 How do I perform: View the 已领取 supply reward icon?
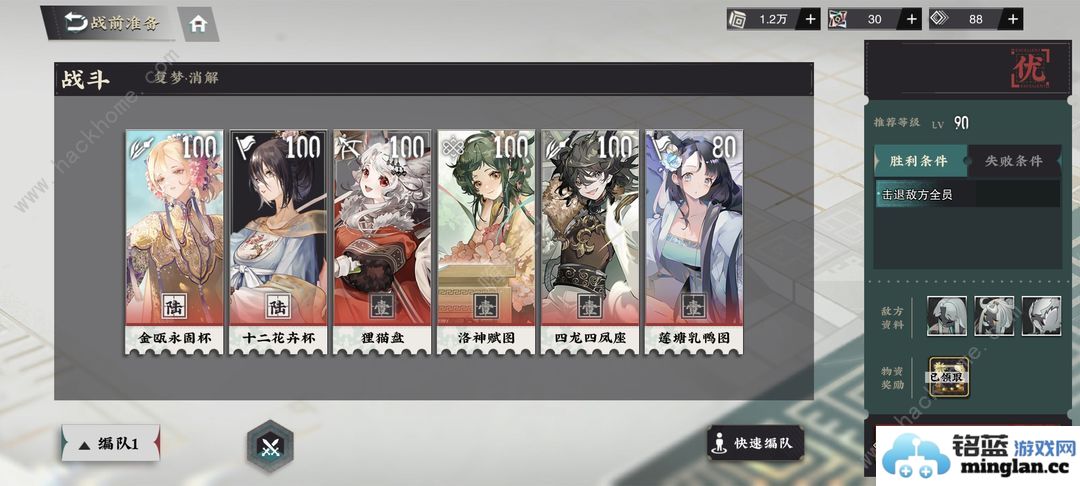(947, 378)
